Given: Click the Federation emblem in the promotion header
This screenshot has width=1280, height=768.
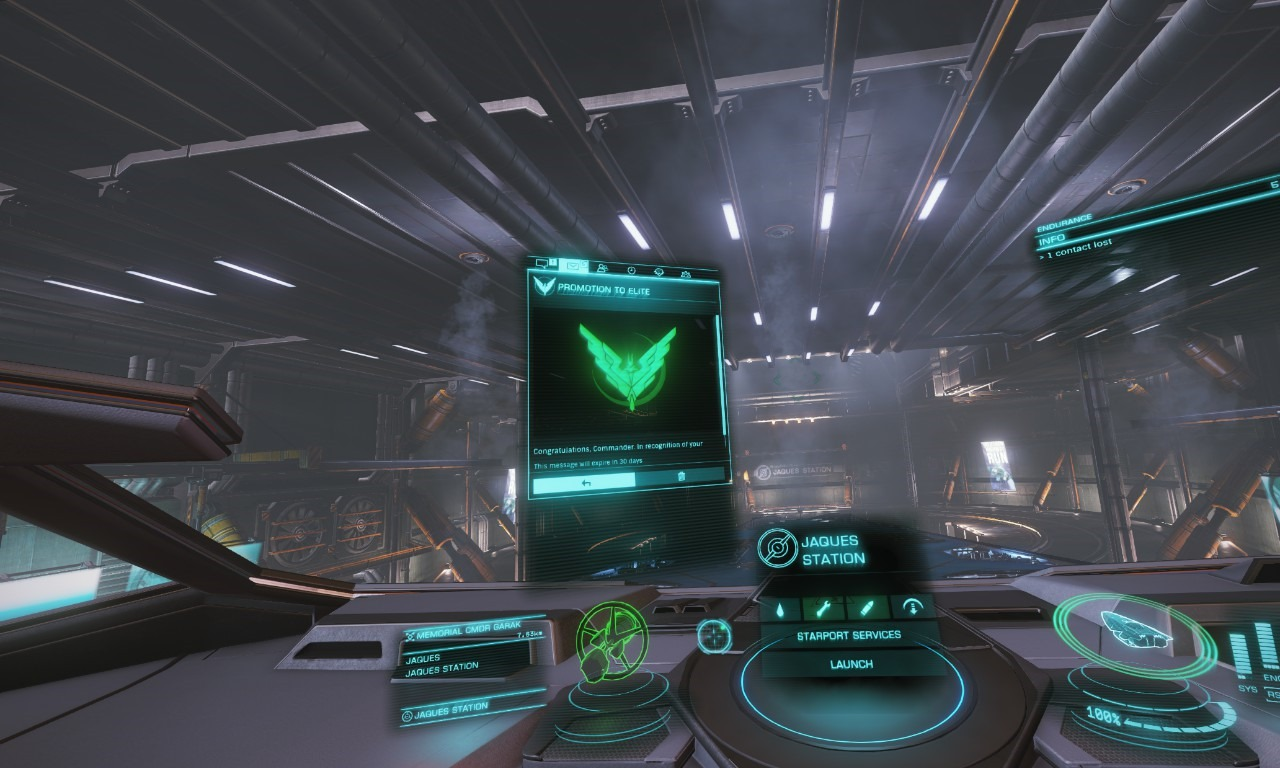Looking at the screenshot, I should (543, 285).
